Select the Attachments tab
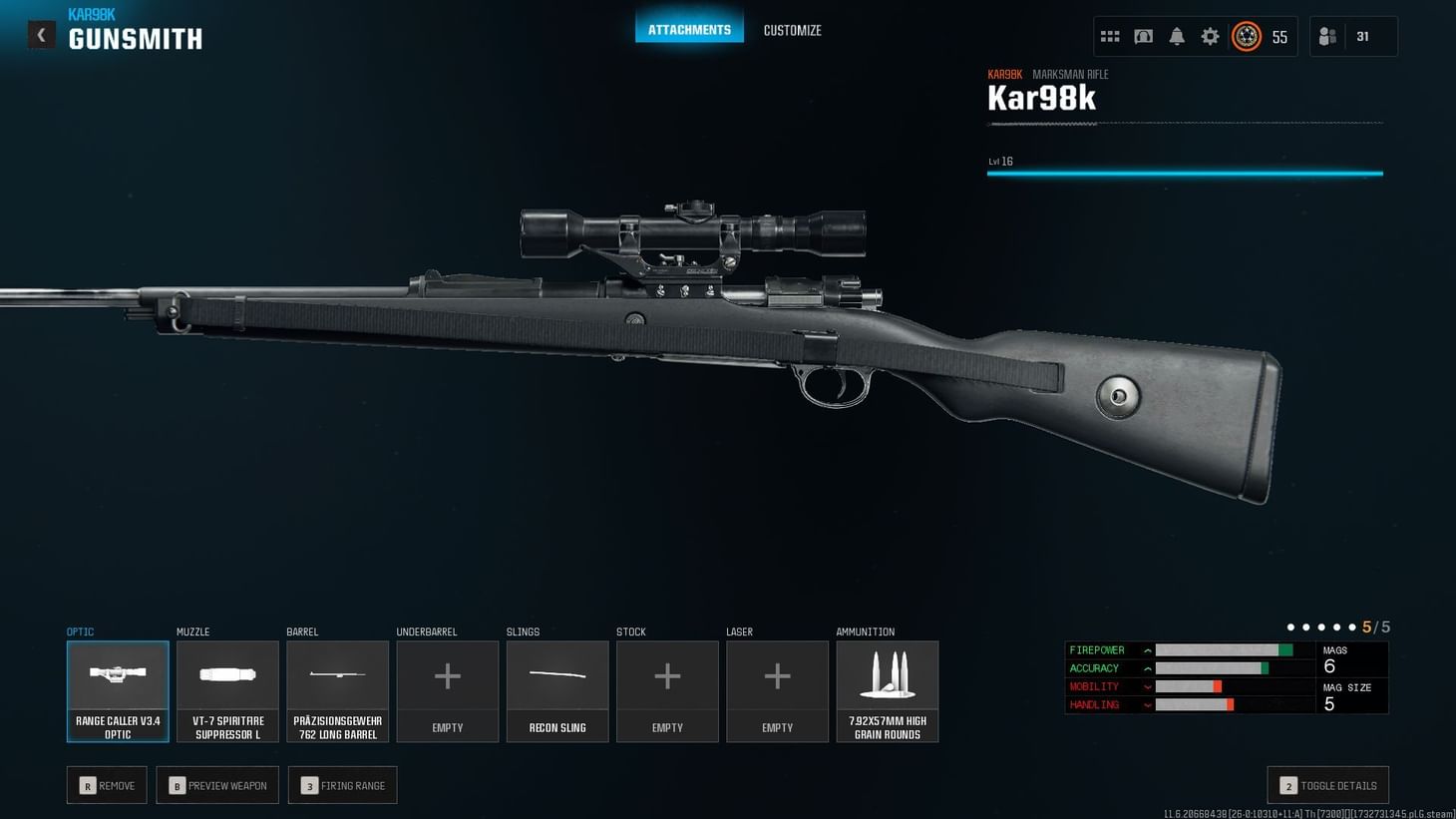Viewport: 1456px width, 819px height. click(689, 30)
